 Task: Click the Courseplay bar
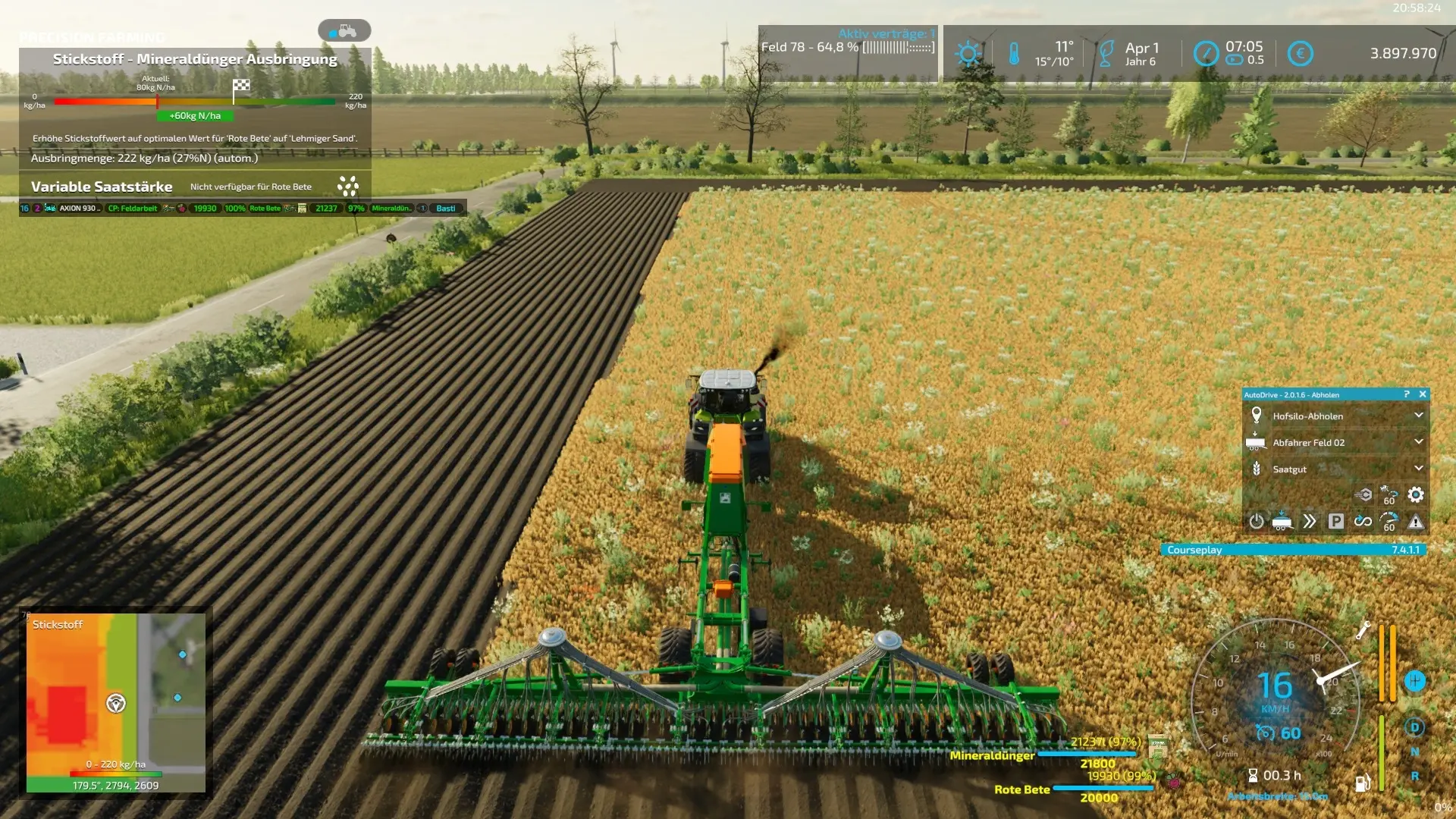[1293, 550]
